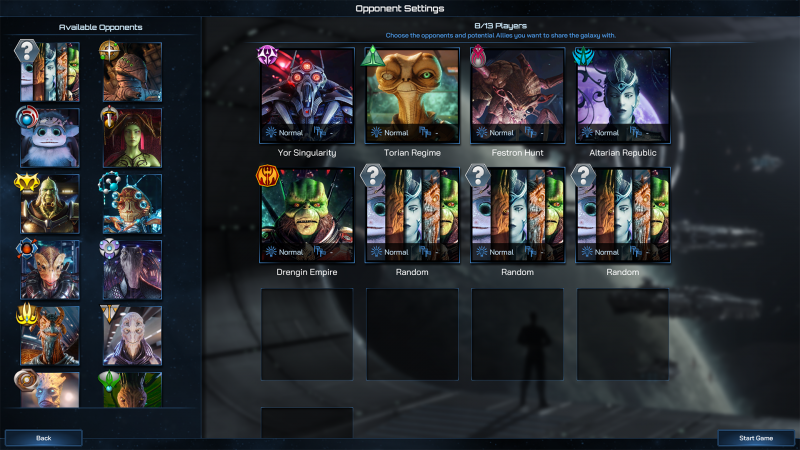Screen dimensions: 800x450
Task: Go back to the previous screen
Action: pos(44,438)
